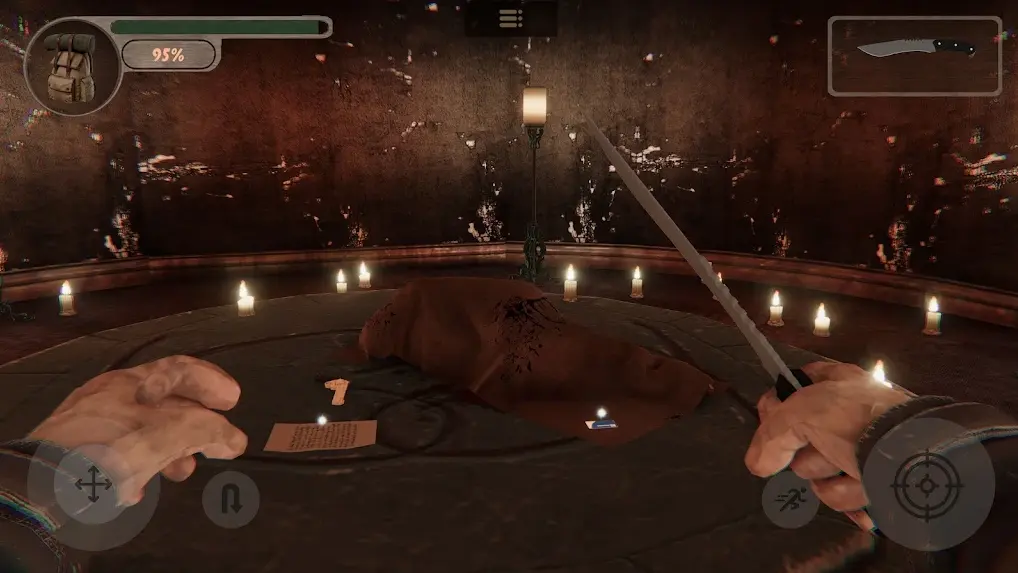1018x573 pixels.
Task: Attack with the crosshair button
Action: coord(927,484)
